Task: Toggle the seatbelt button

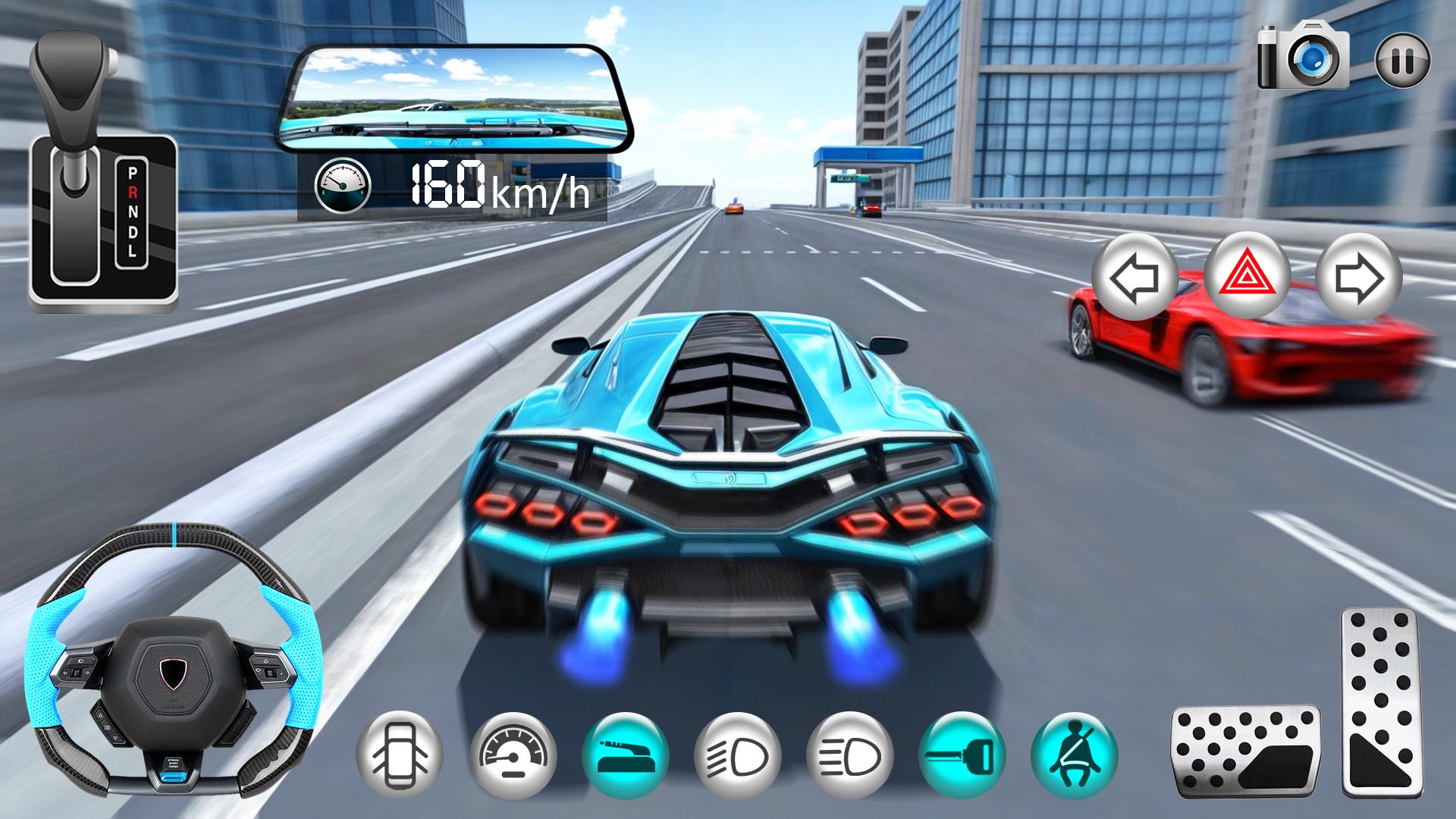Action: point(1074,754)
